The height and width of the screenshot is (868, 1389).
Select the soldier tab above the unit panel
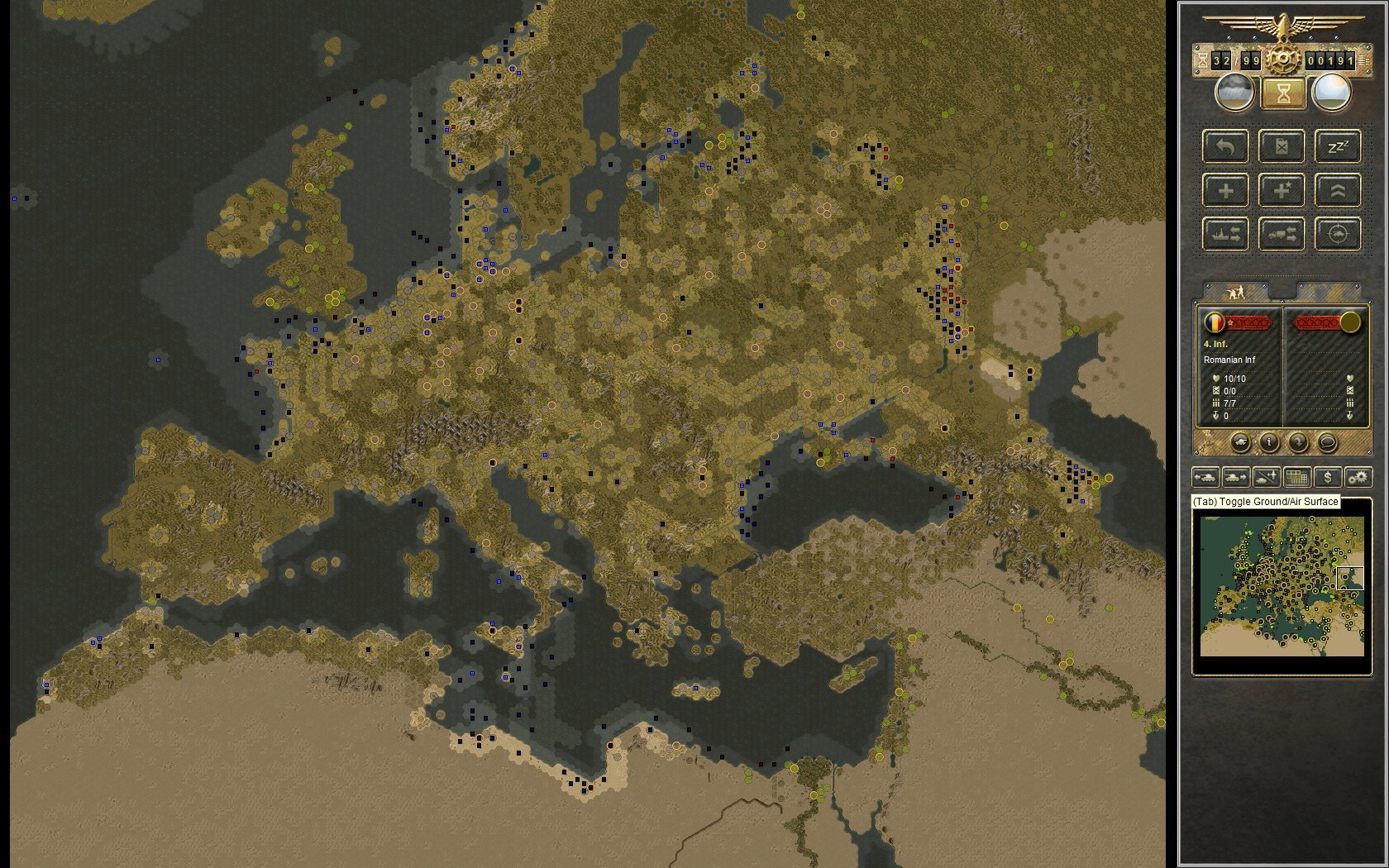point(1236,291)
